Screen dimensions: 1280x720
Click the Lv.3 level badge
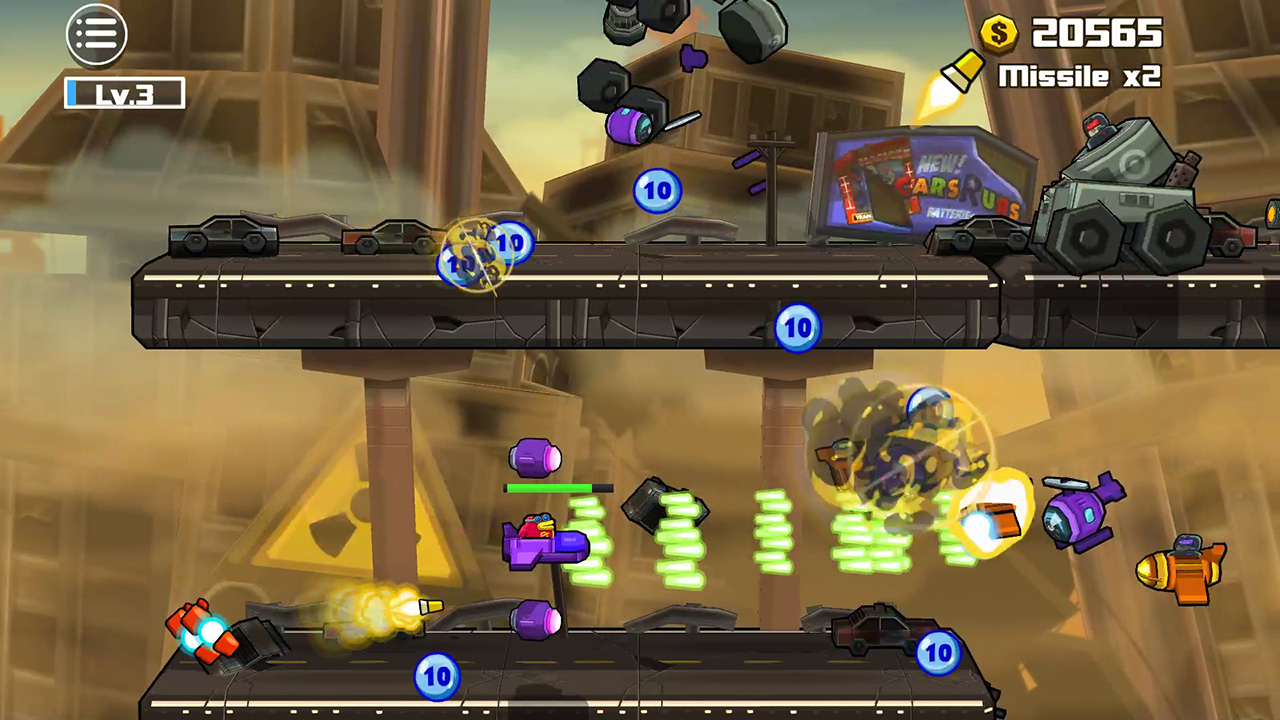pyautogui.click(x=123, y=93)
